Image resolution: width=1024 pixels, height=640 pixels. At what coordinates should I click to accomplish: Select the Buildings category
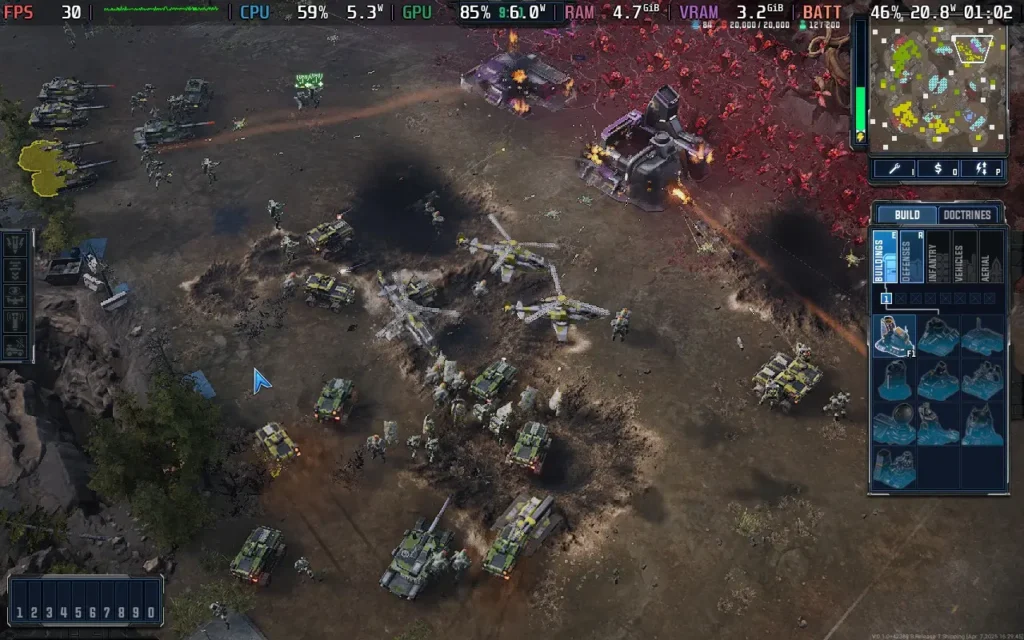[885, 257]
